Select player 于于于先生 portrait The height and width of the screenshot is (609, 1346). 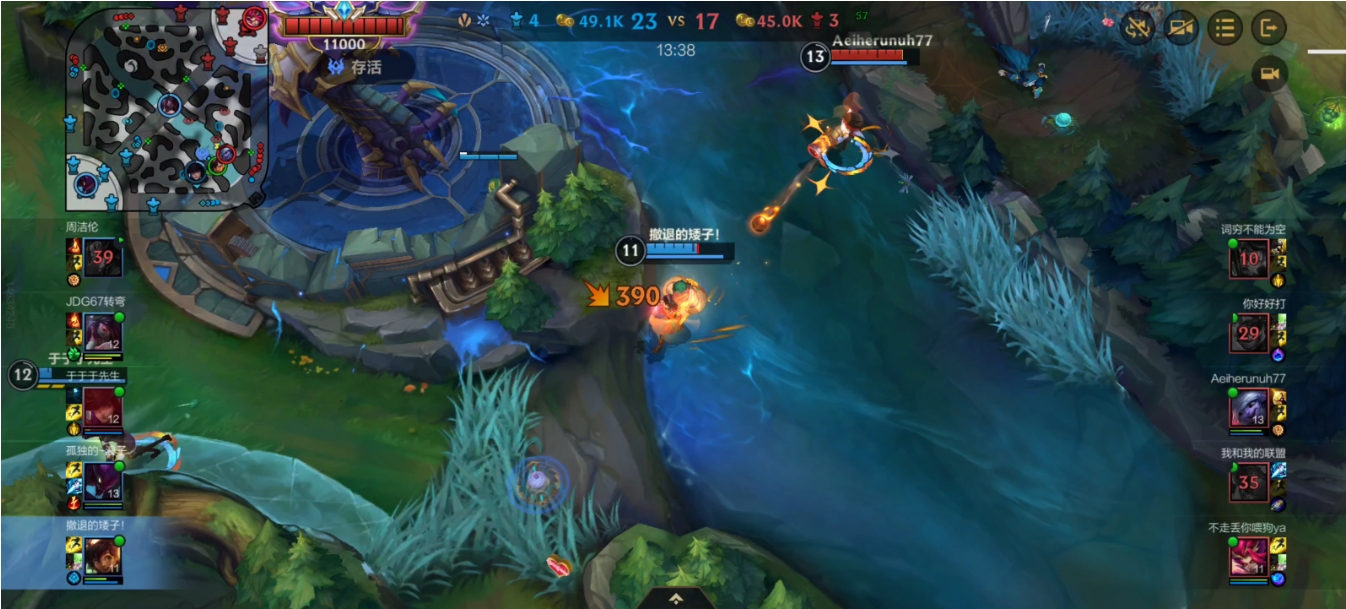point(103,407)
